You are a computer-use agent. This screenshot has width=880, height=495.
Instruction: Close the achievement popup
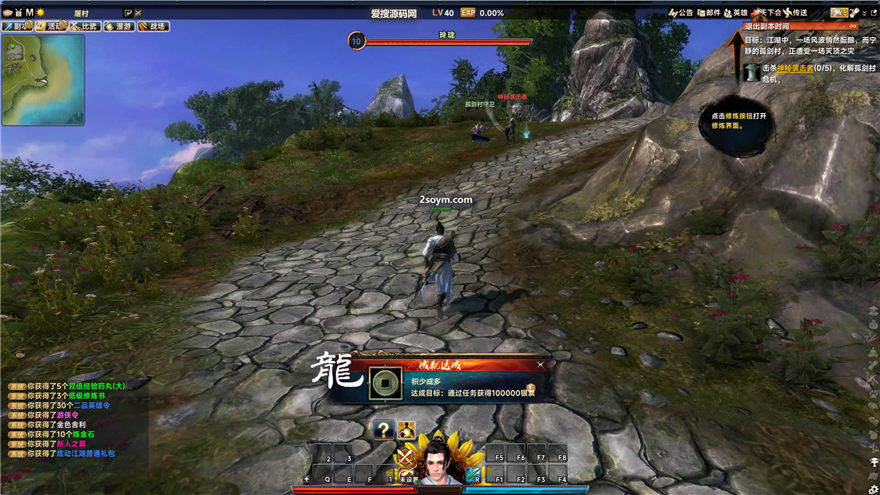(x=541, y=366)
